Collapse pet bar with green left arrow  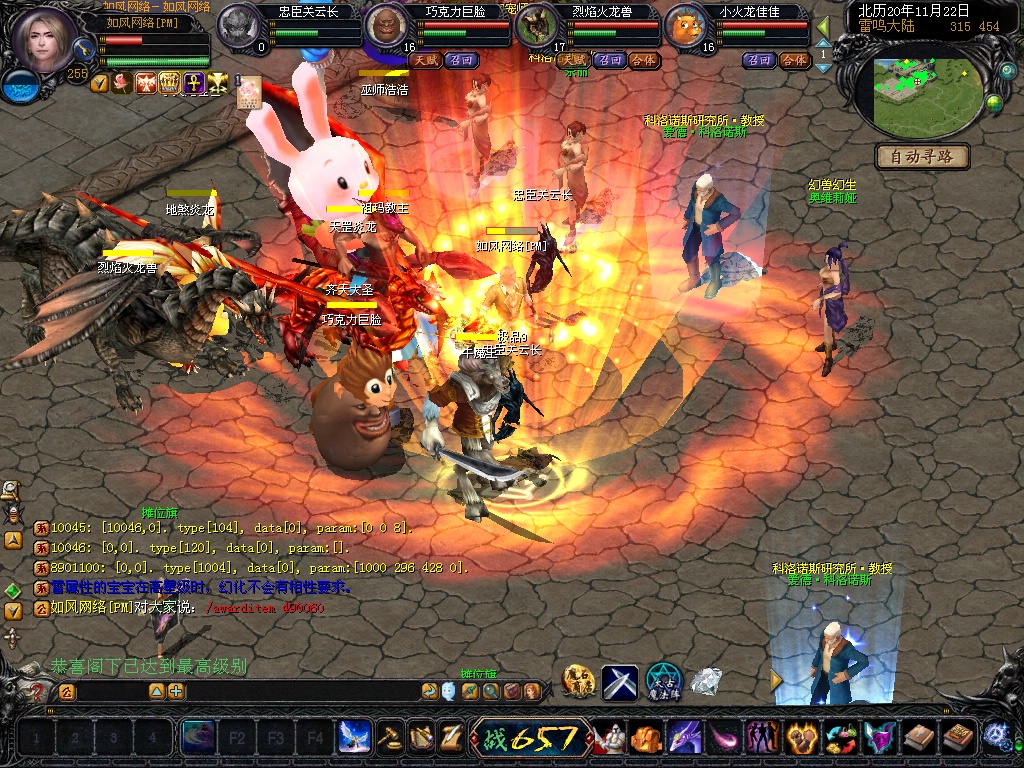click(x=823, y=27)
